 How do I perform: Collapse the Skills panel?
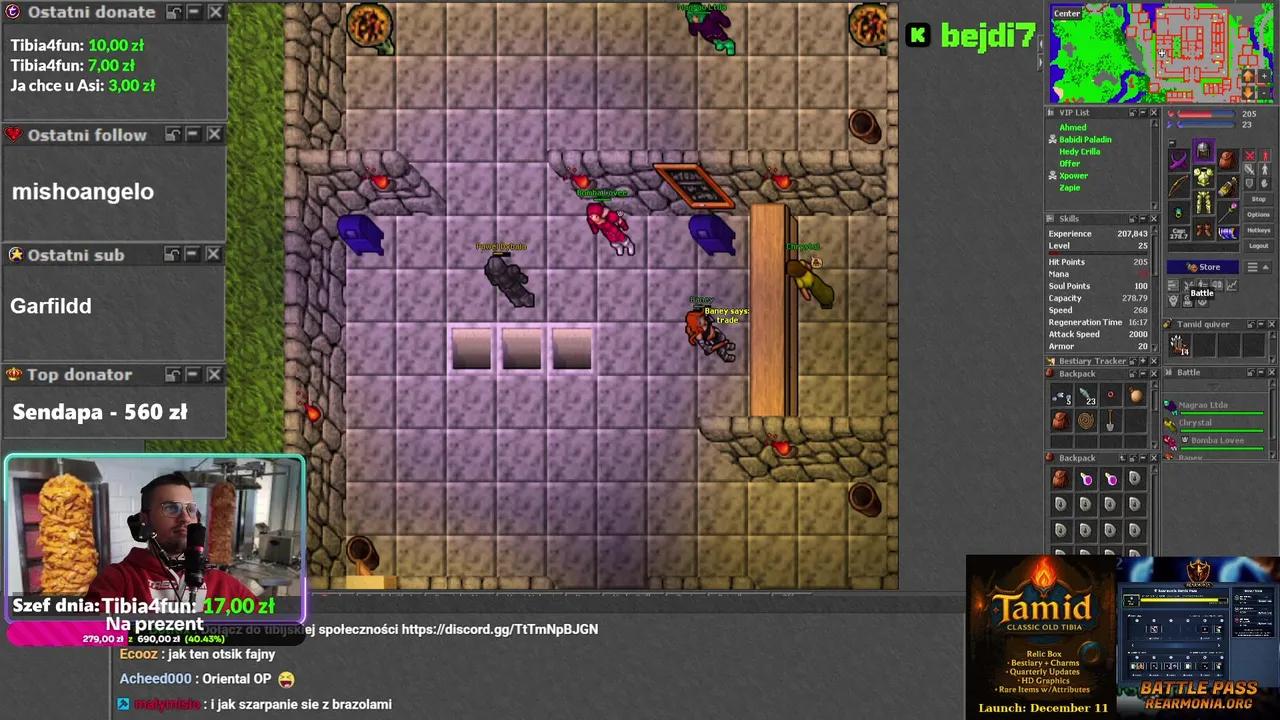coord(1142,219)
